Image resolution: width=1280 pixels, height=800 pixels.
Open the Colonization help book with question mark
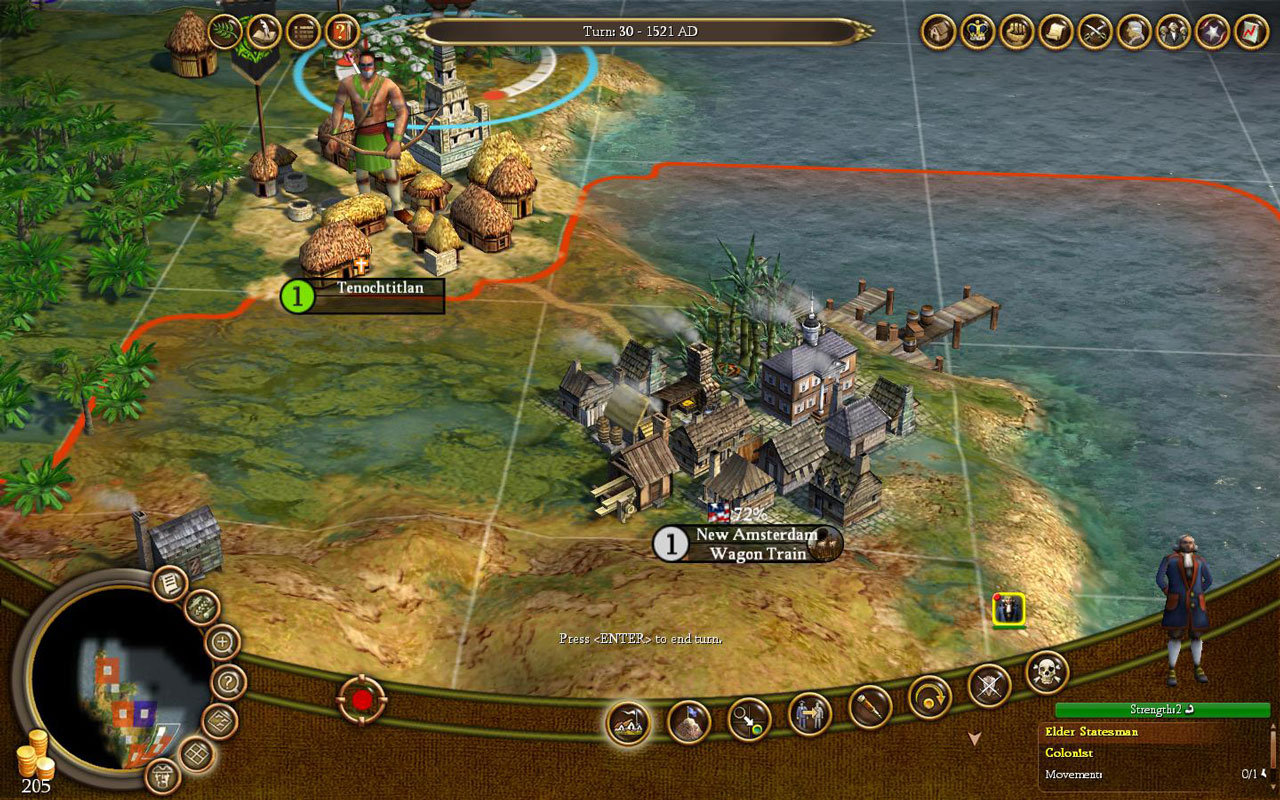coord(342,31)
